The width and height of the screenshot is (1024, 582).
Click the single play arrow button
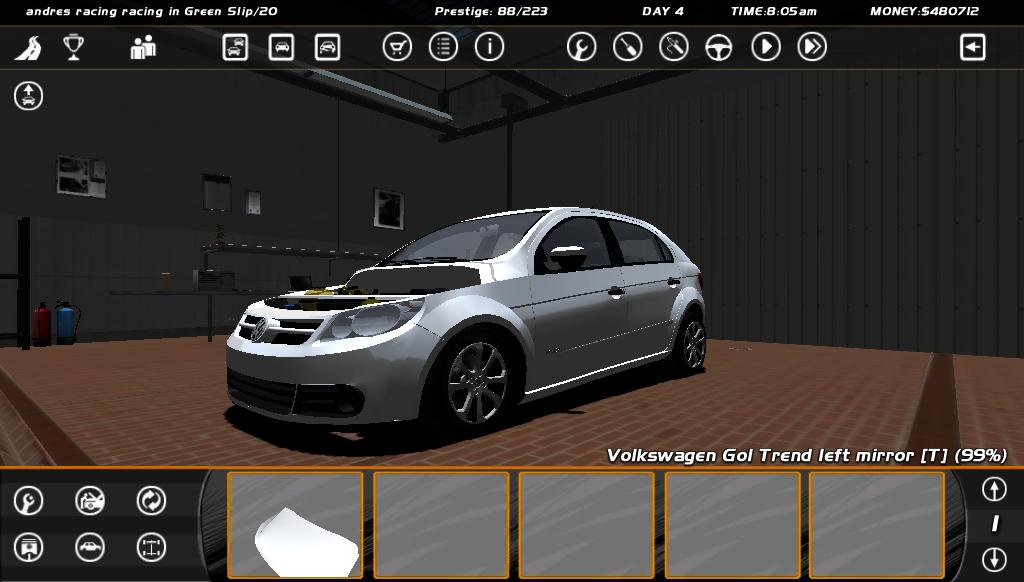pos(766,47)
